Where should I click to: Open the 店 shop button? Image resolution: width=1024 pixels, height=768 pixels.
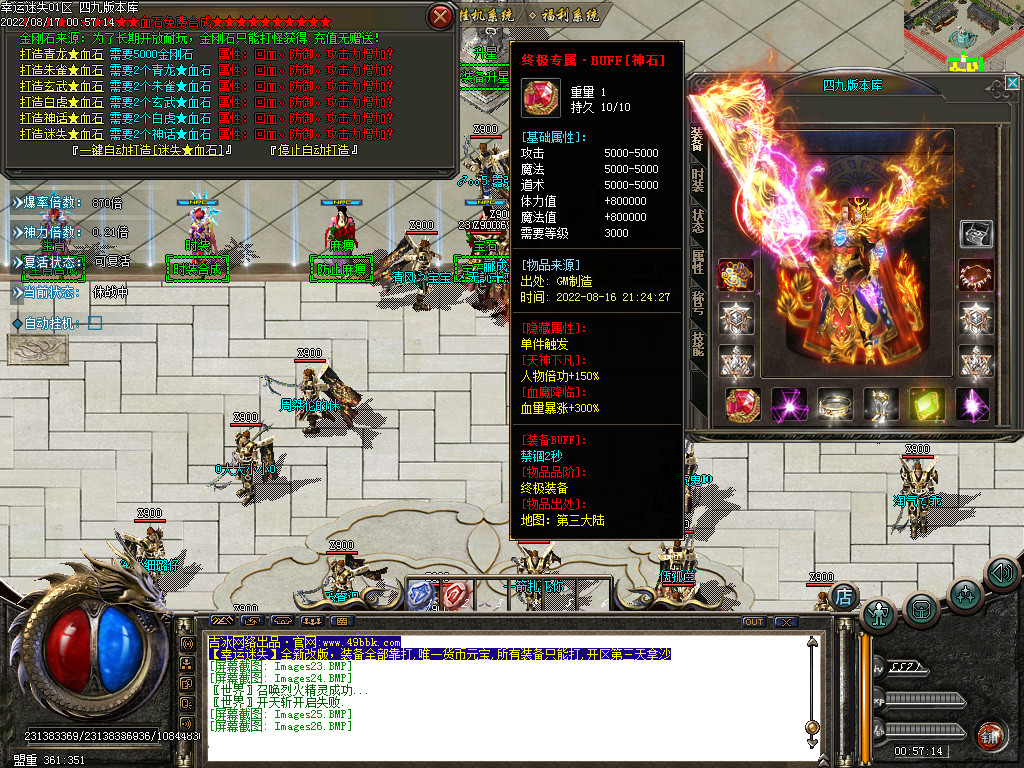[x=844, y=596]
